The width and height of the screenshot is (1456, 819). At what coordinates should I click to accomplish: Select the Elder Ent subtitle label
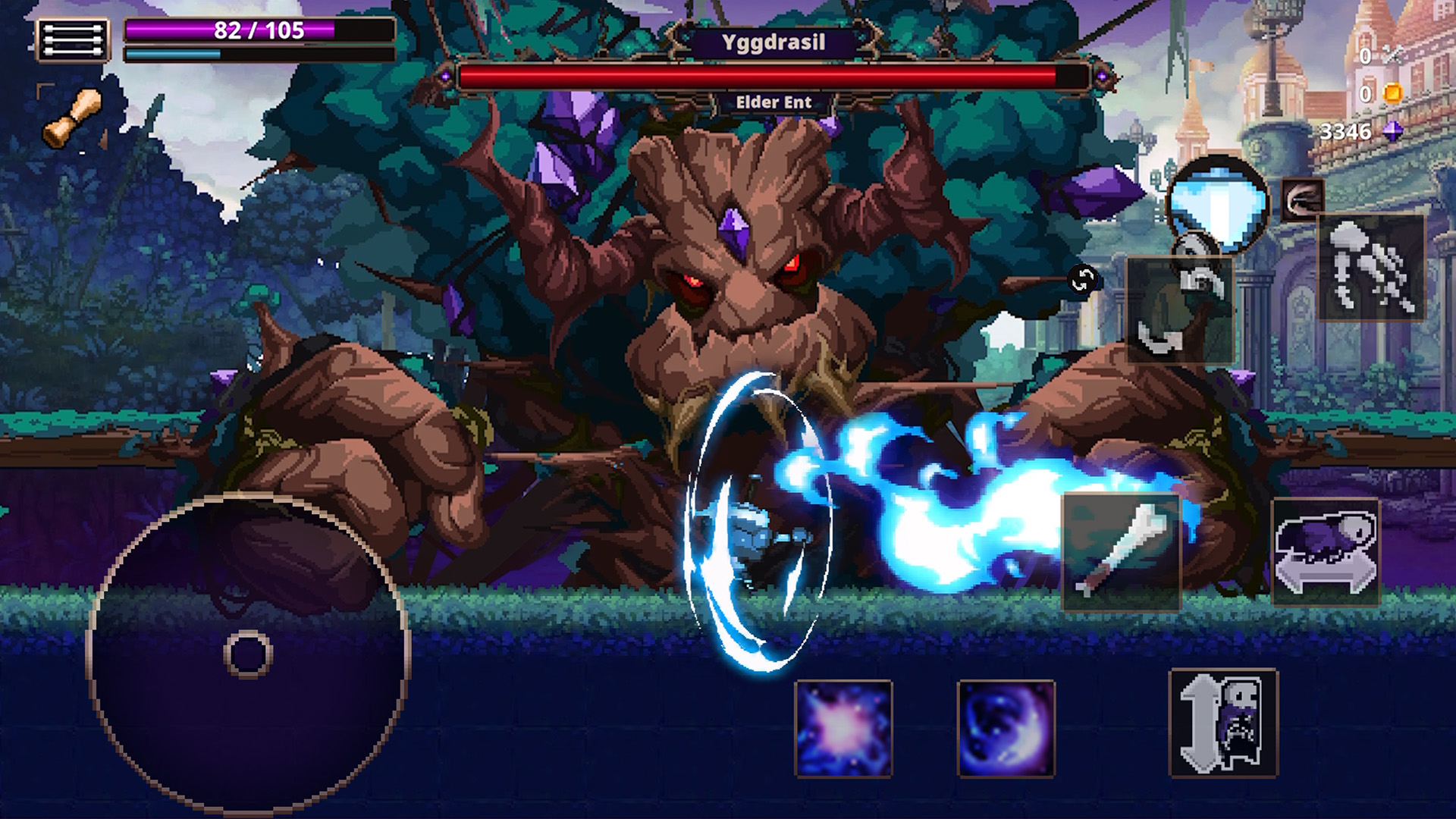point(775,100)
